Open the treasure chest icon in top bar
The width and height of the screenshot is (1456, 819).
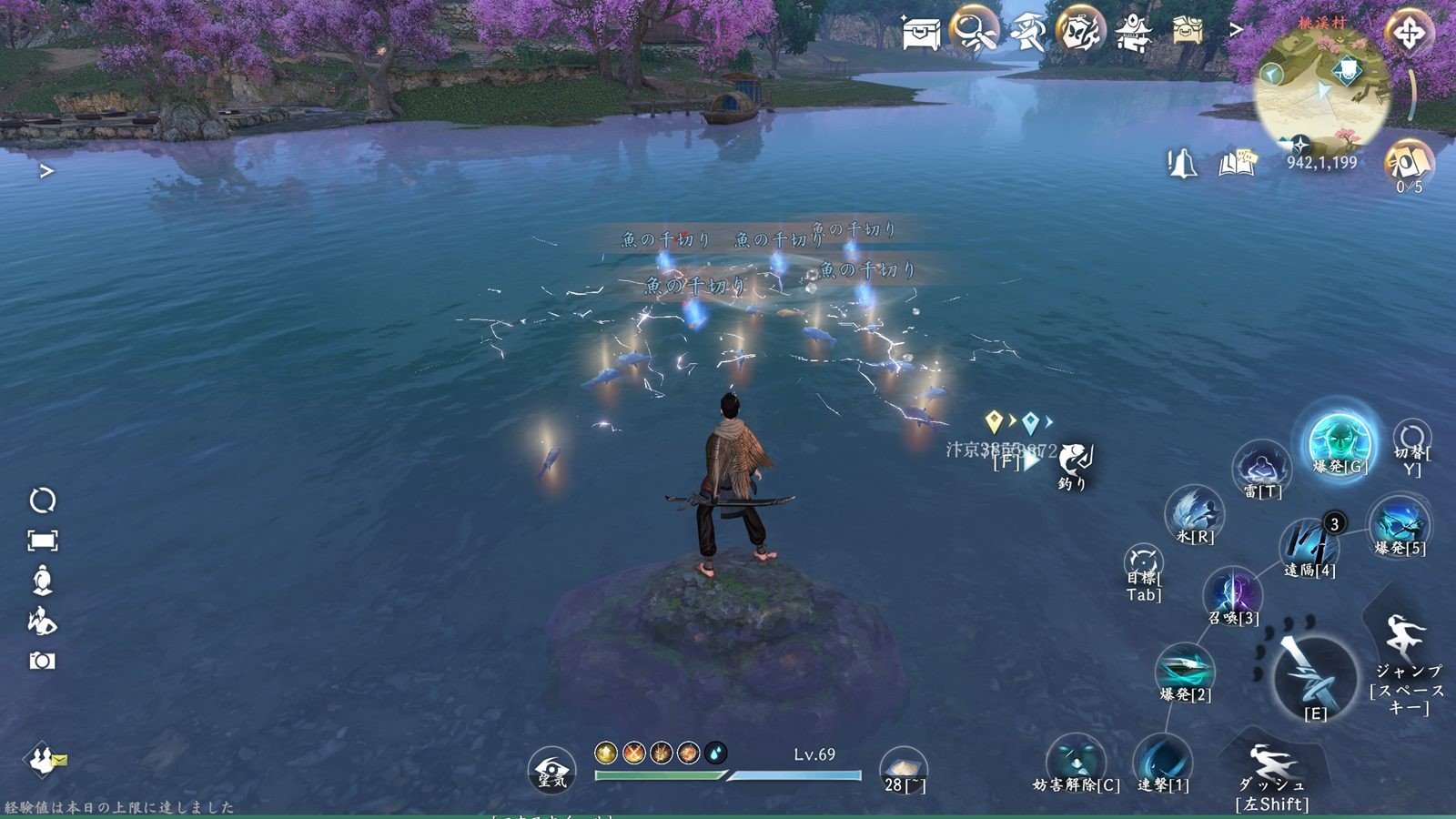[x=920, y=34]
